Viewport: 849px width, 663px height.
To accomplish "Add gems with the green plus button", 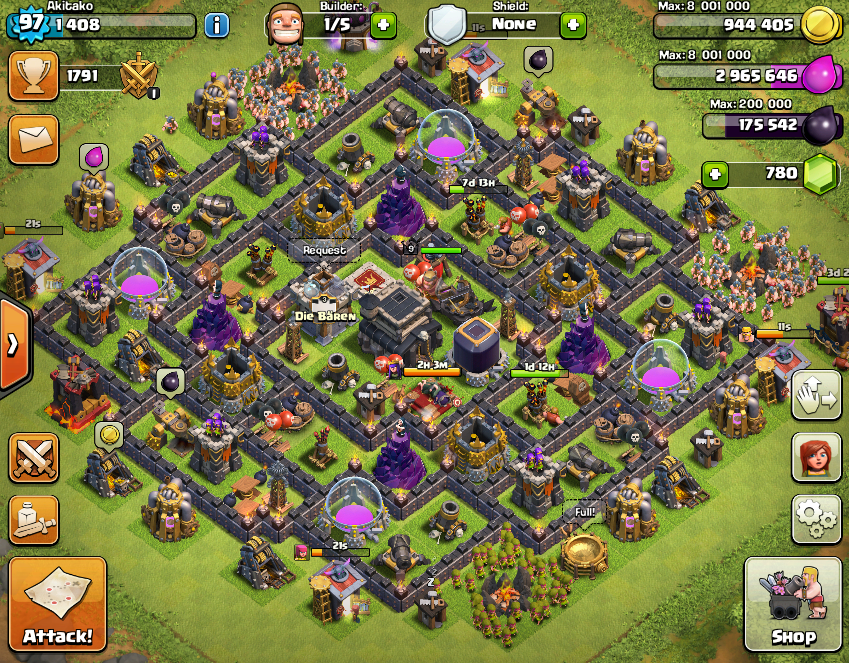I will click(714, 174).
